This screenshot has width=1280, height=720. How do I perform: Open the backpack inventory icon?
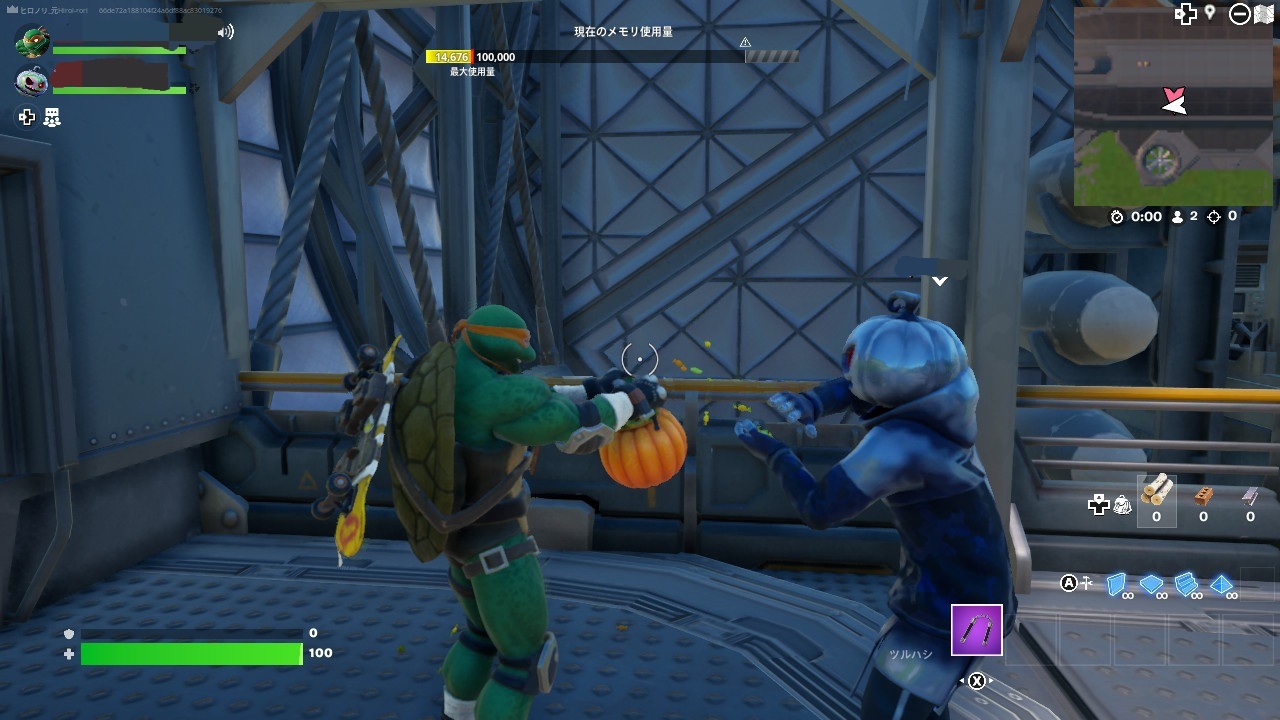tap(1122, 506)
